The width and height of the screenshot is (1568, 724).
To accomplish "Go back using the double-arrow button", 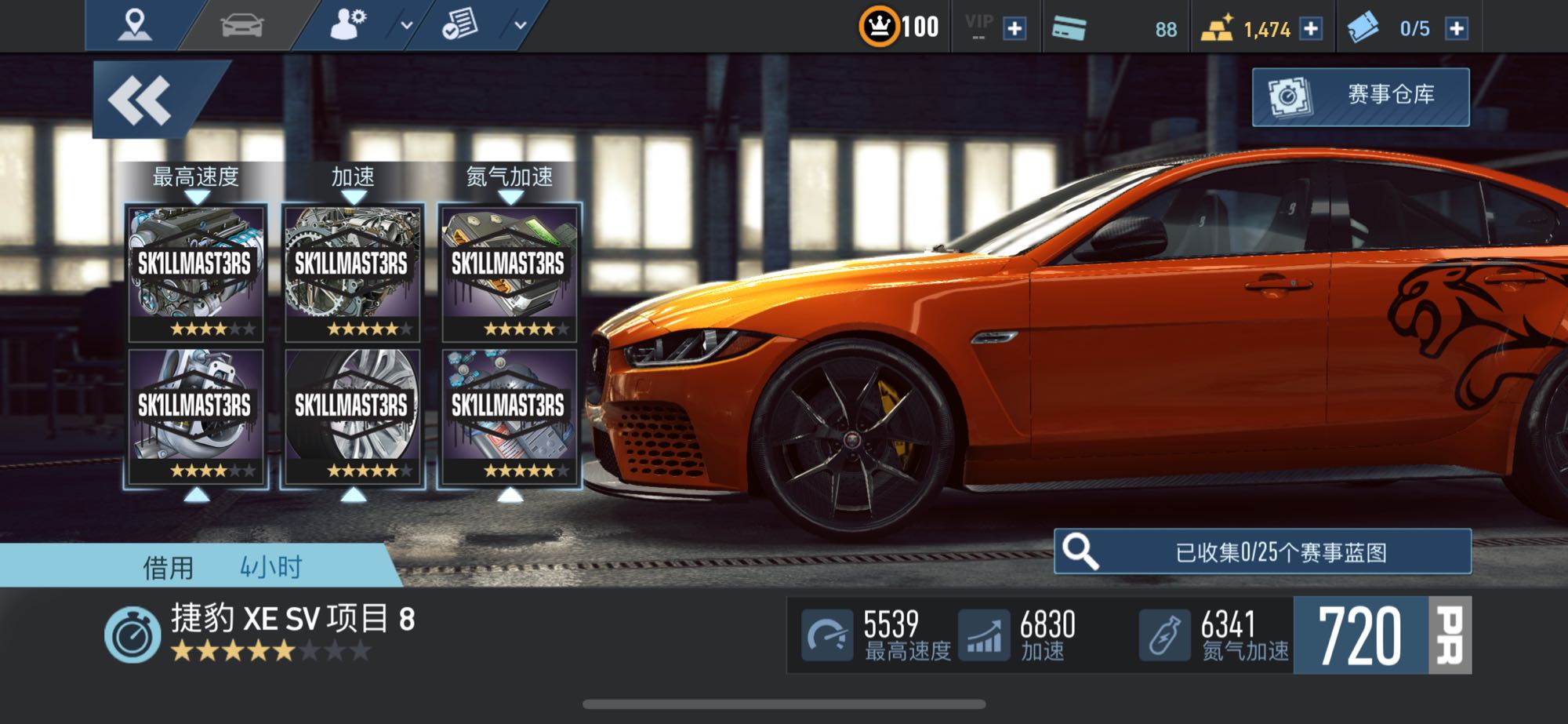I will [x=141, y=100].
